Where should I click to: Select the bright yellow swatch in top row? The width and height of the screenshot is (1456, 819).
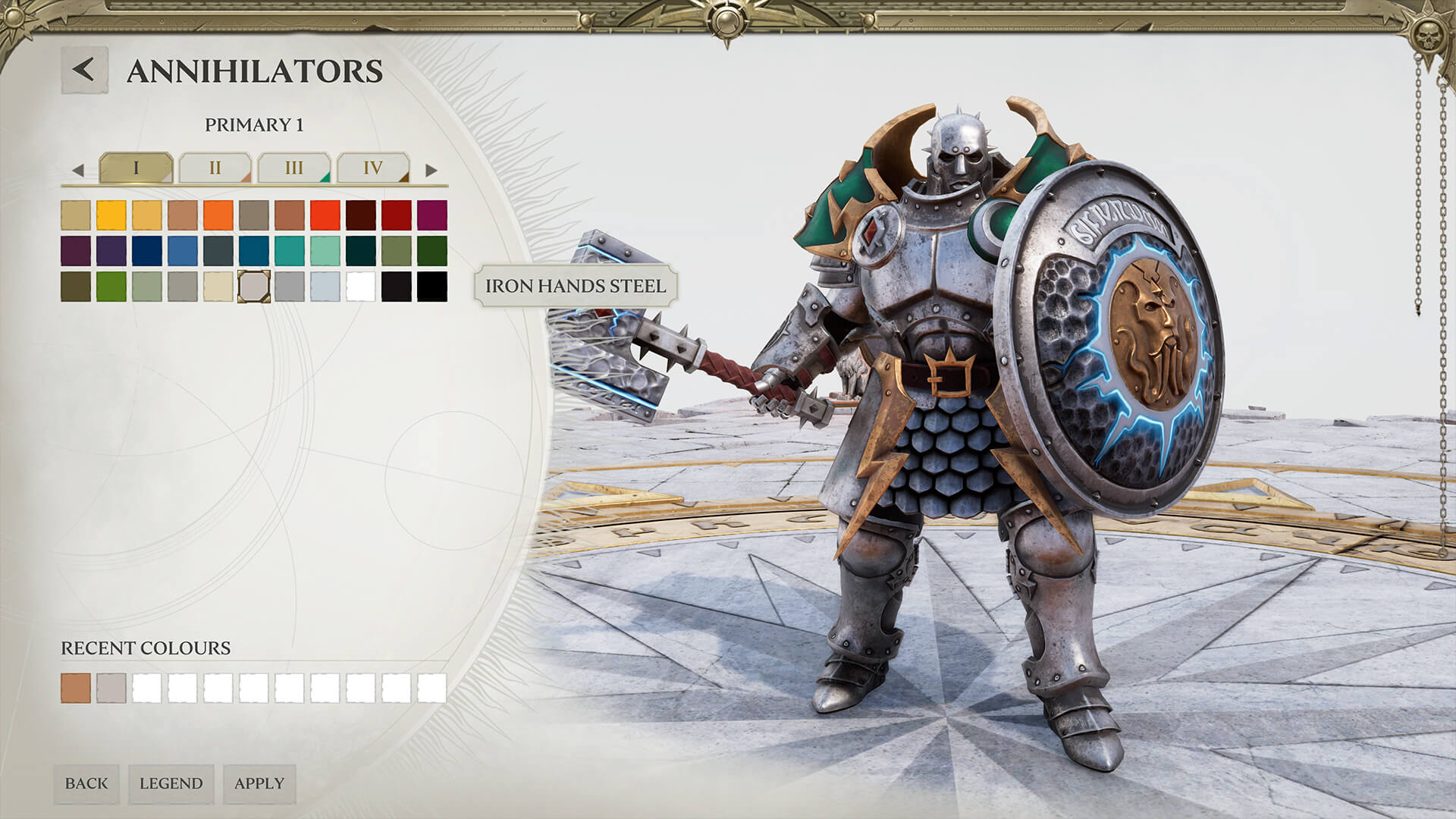coord(111,215)
